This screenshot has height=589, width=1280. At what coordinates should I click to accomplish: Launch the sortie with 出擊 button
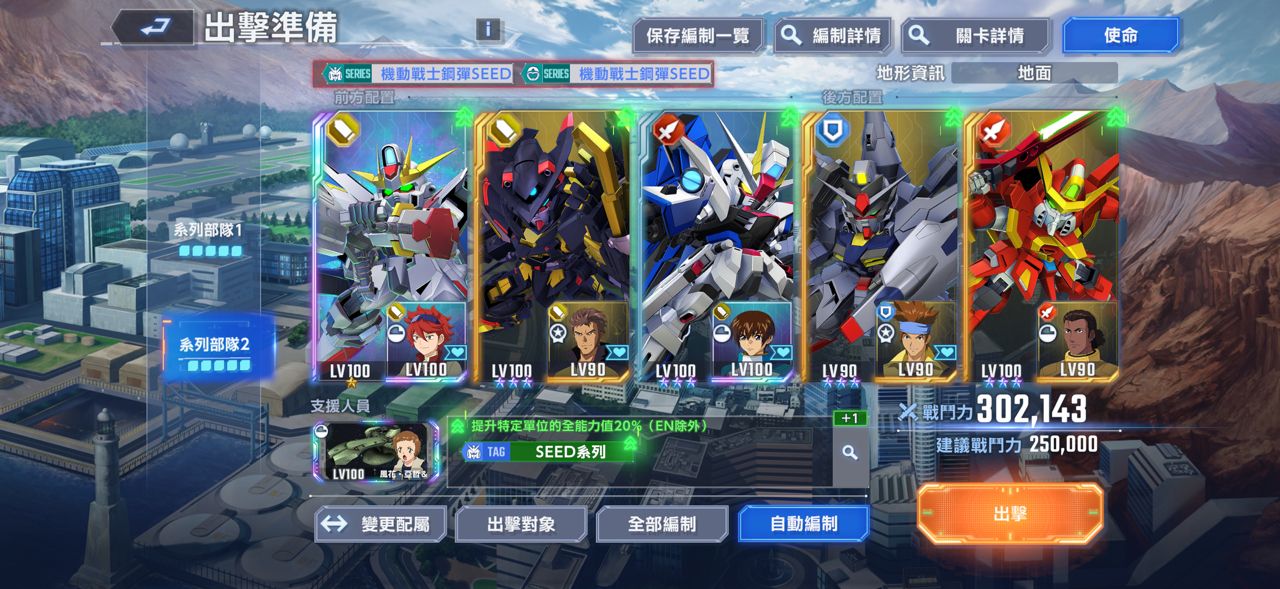(1010, 514)
